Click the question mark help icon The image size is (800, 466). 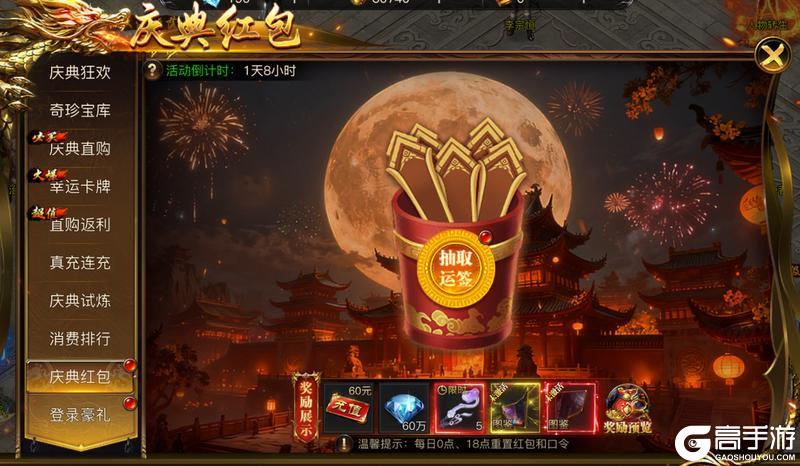[x=152, y=71]
